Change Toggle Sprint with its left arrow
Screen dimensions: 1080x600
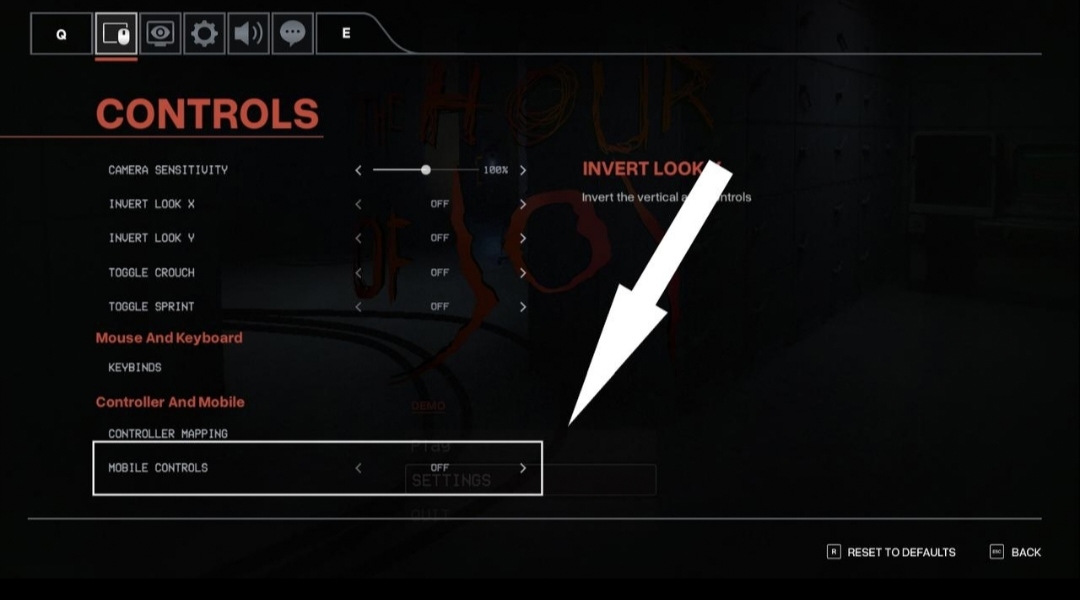point(358,306)
